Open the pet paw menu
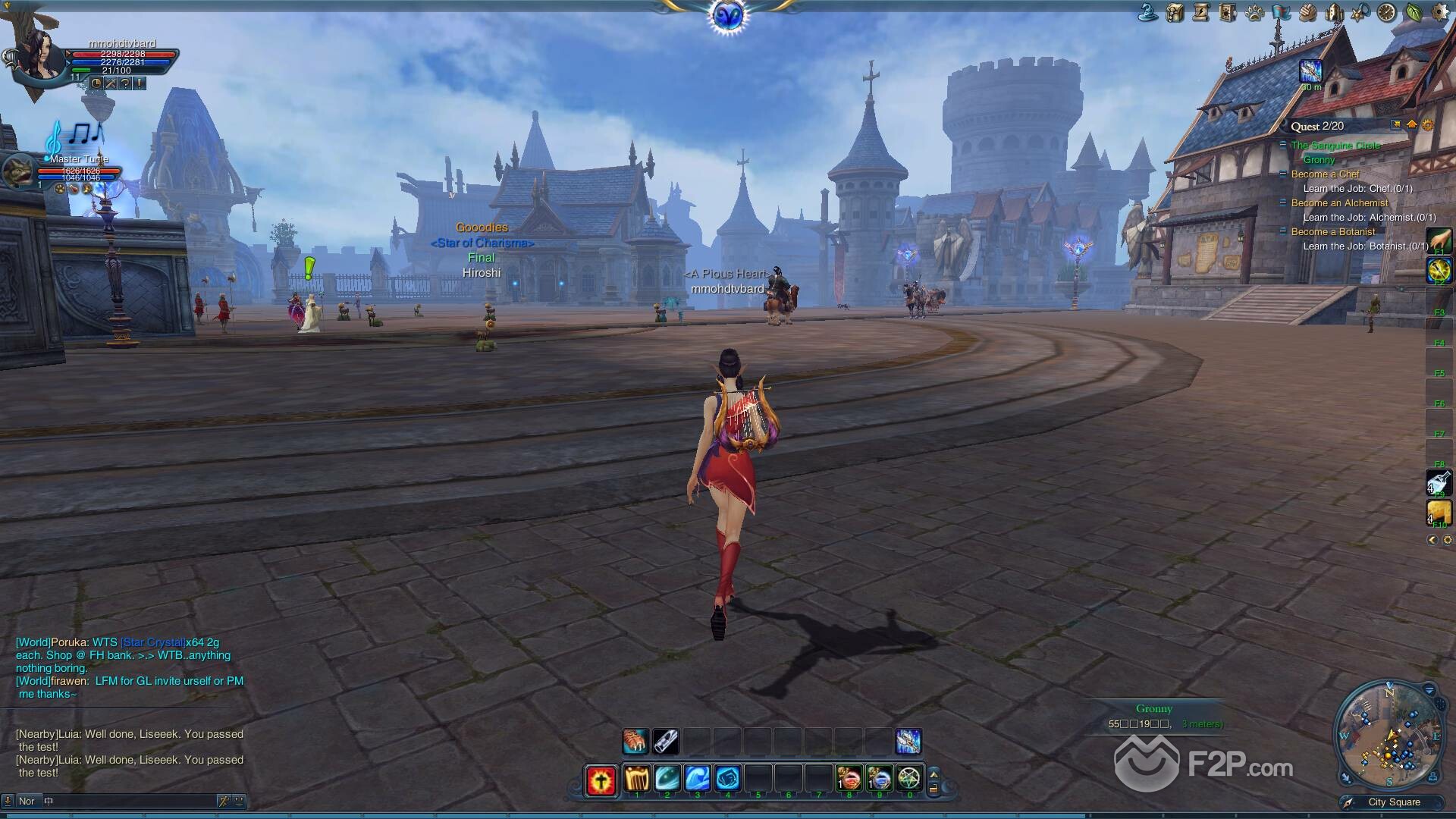1456x819 pixels. pos(1254,12)
